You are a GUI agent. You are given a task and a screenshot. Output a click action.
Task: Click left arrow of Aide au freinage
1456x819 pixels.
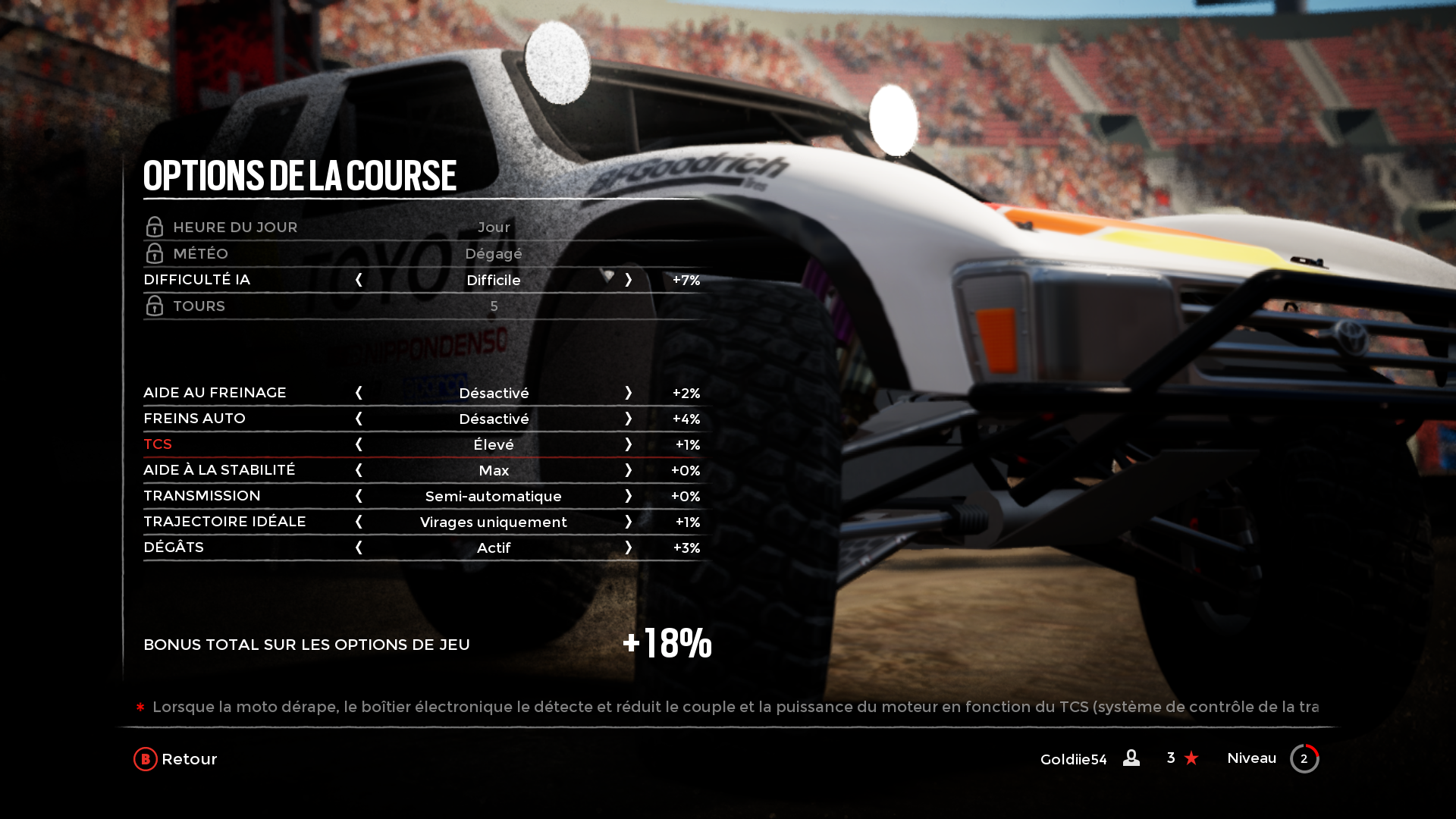359,393
